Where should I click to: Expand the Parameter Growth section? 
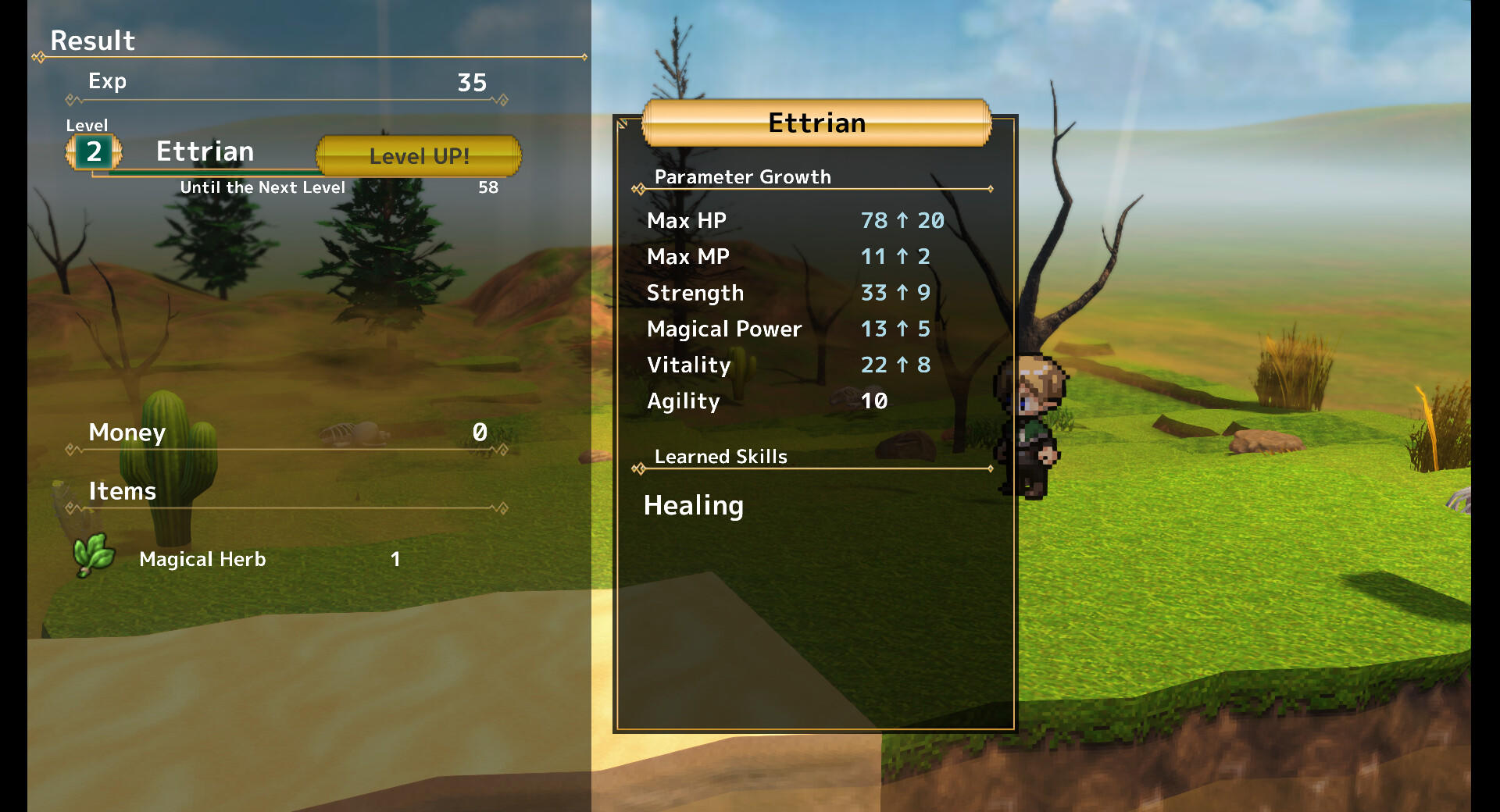[743, 177]
